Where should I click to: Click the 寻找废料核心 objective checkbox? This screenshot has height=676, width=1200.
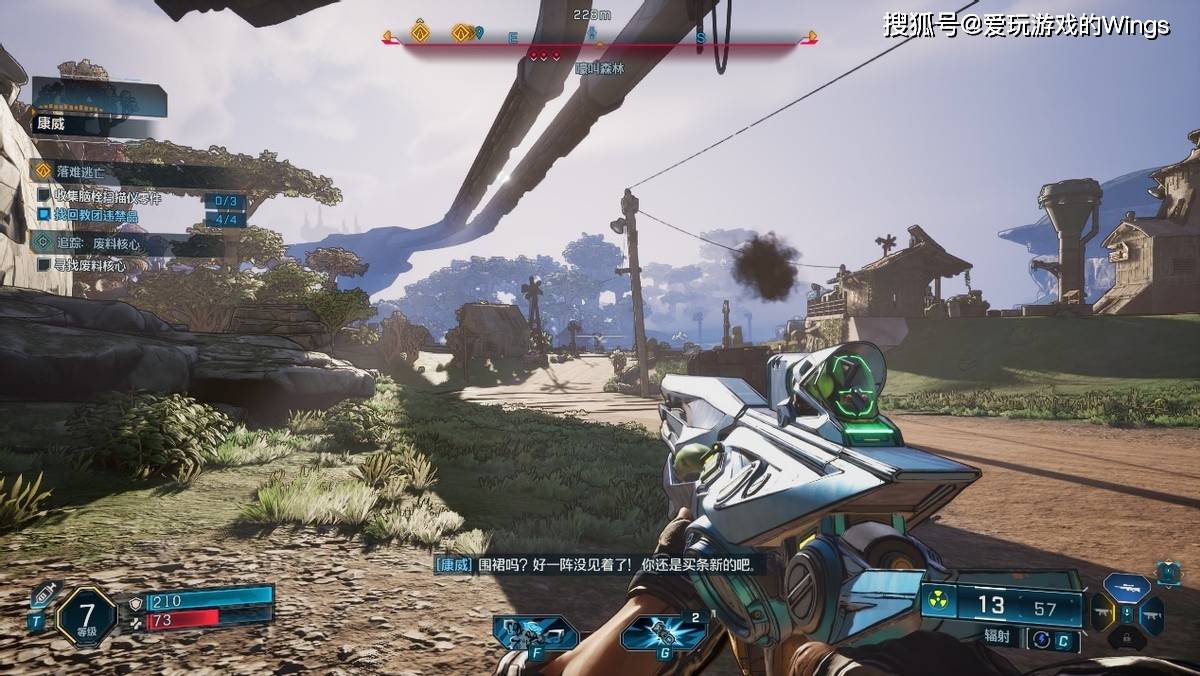(44, 264)
